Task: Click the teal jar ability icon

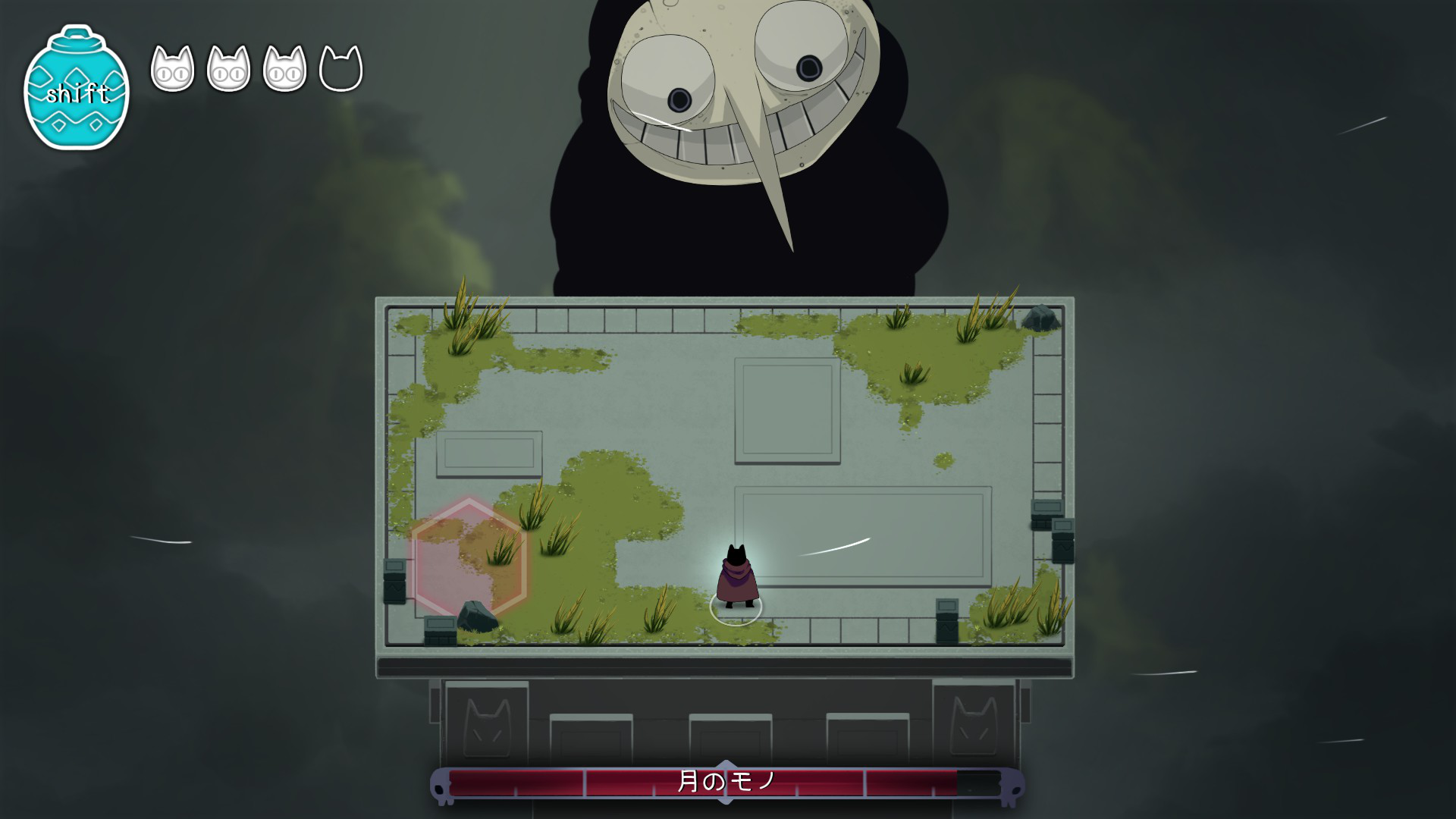Action: pos(77,90)
